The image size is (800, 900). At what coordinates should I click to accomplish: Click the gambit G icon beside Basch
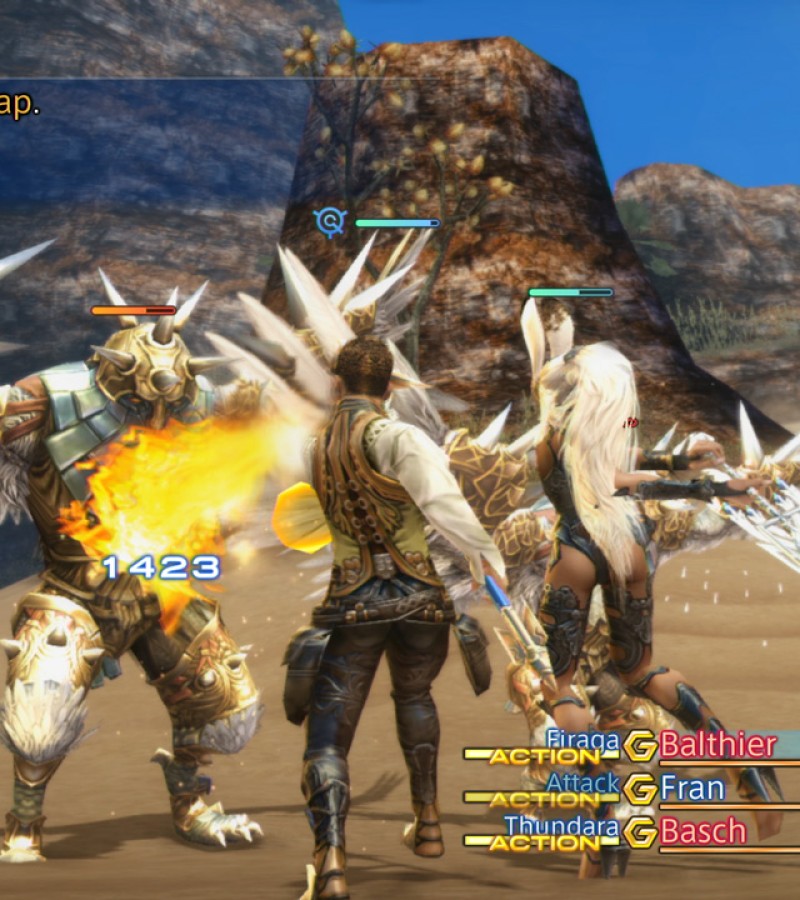[x=640, y=832]
